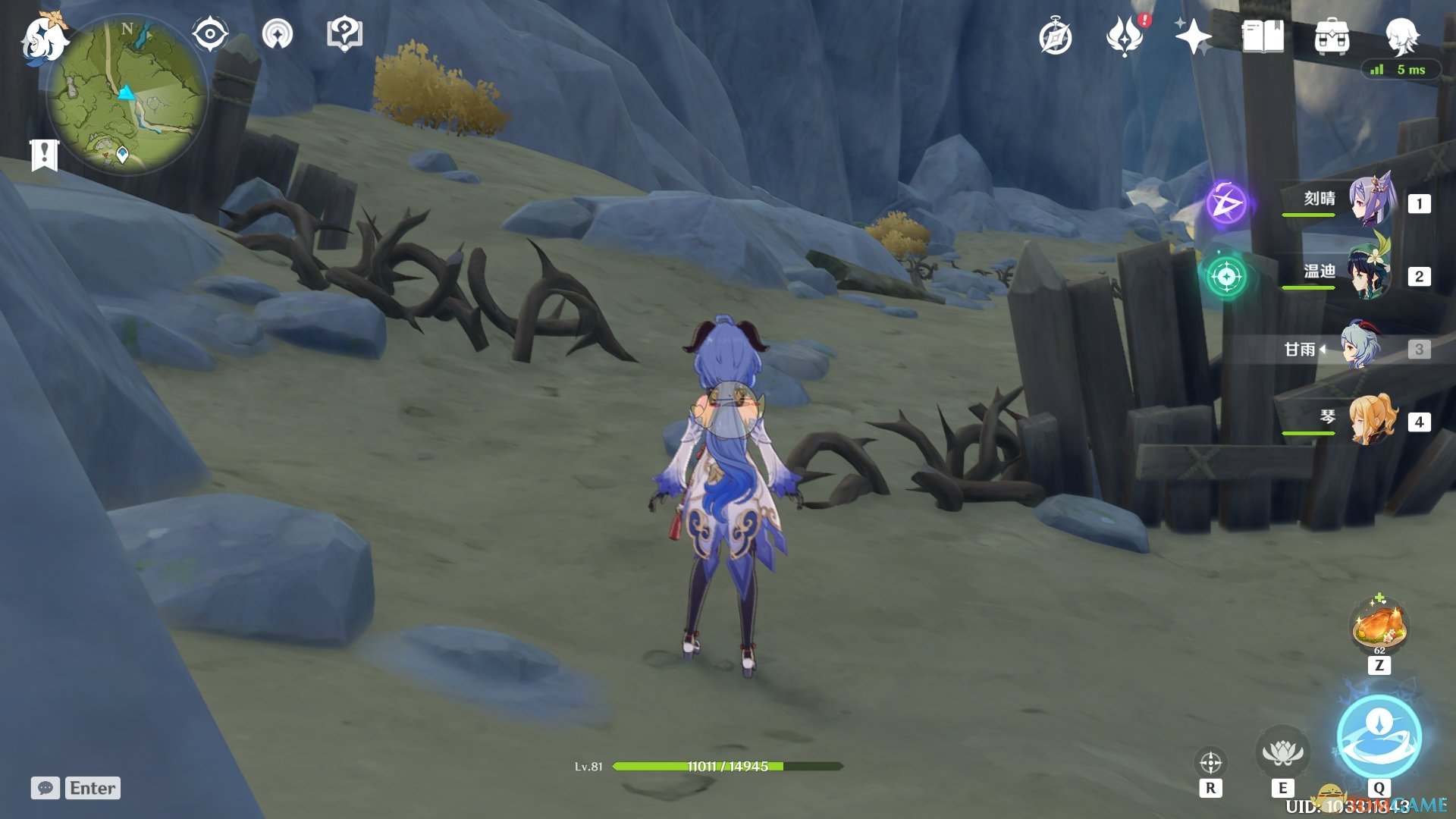This screenshot has height=819, width=1456.
Task: Toggle the eye-shaped elemental sight icon
Action: [x=209, y=34]
